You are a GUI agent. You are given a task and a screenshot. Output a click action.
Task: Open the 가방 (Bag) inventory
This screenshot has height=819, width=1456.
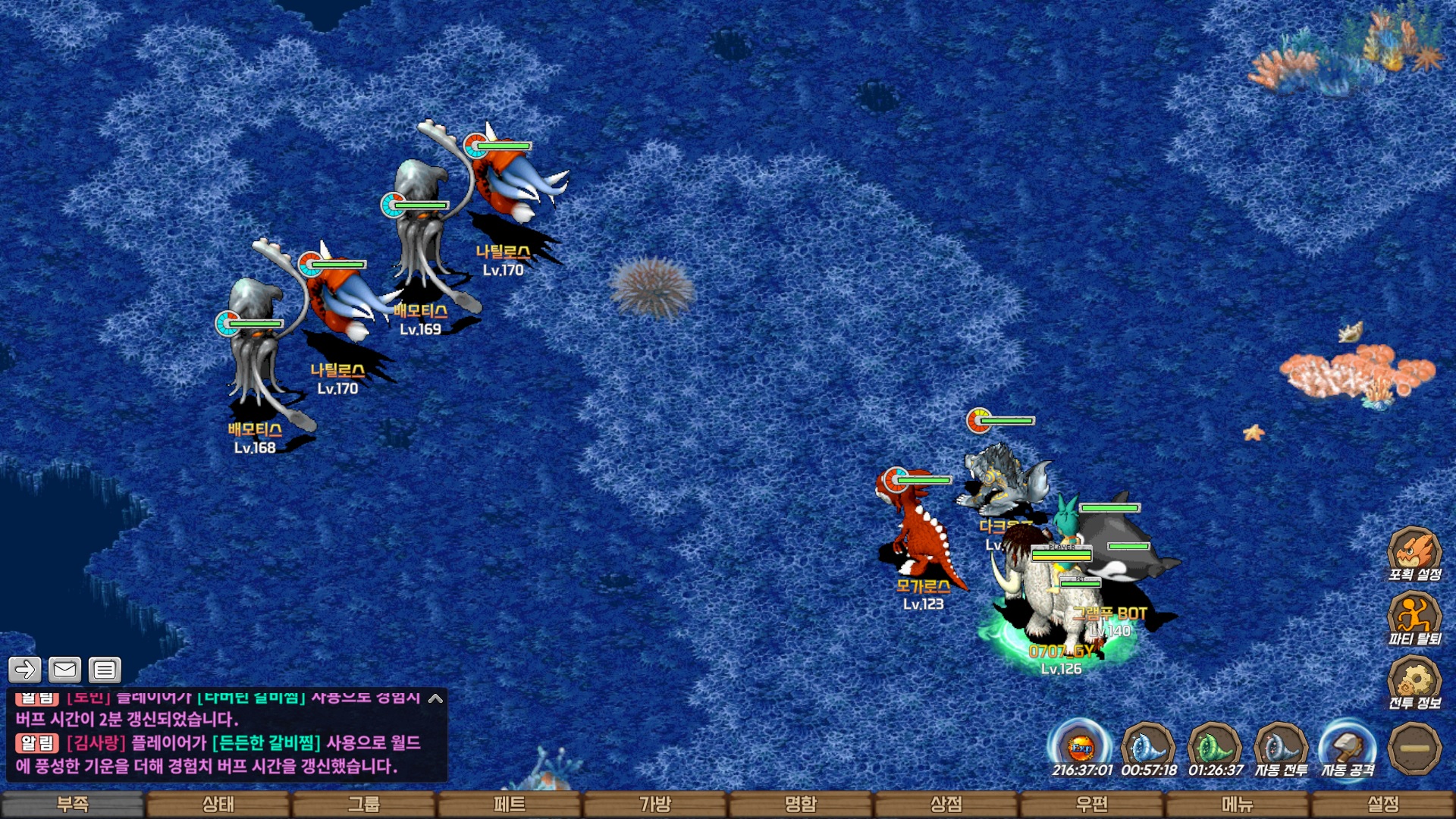coord(655,804)
